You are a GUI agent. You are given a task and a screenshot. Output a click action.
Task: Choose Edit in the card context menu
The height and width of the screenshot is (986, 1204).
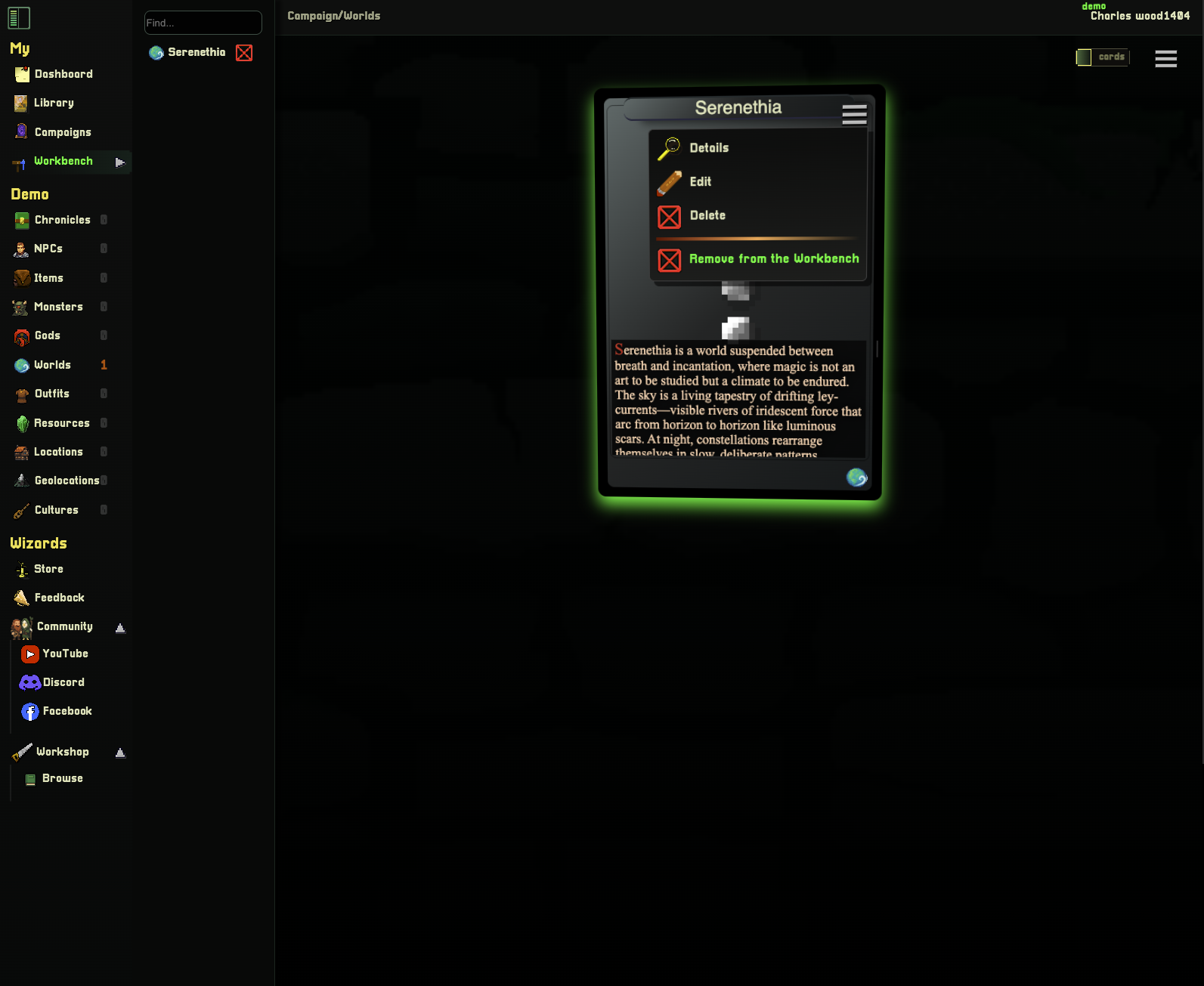(x=699, y=181)
